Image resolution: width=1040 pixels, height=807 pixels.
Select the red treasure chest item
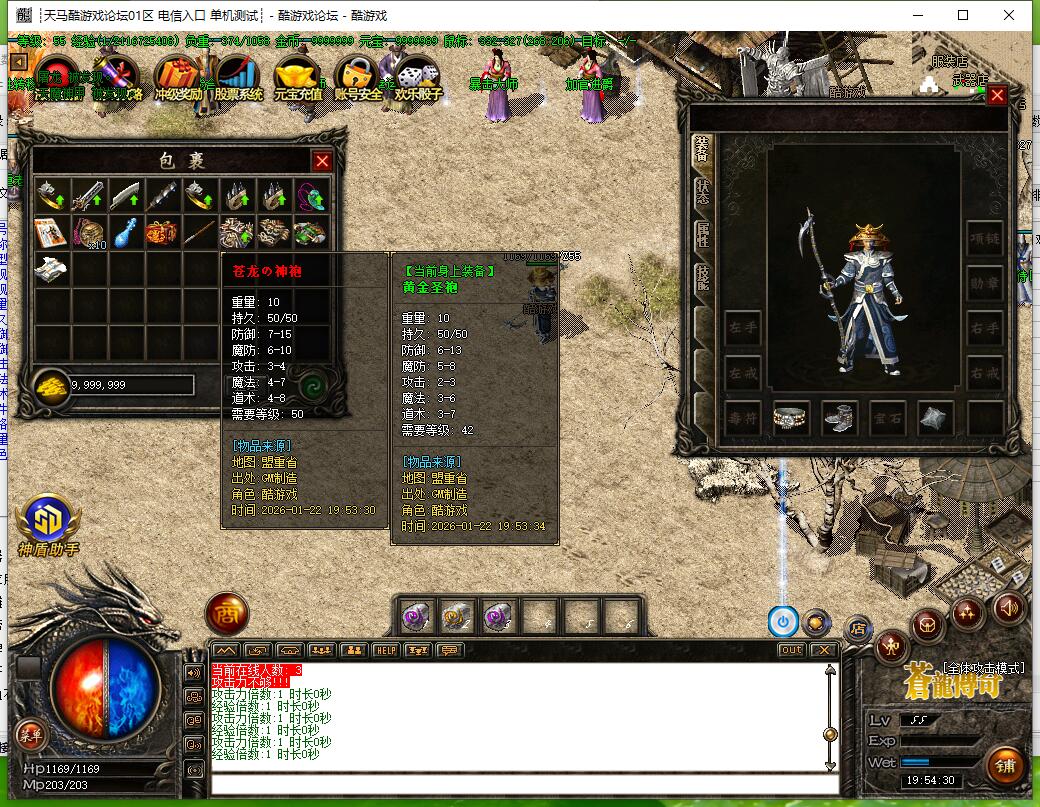pyautogui.click(x=161, y=232)
